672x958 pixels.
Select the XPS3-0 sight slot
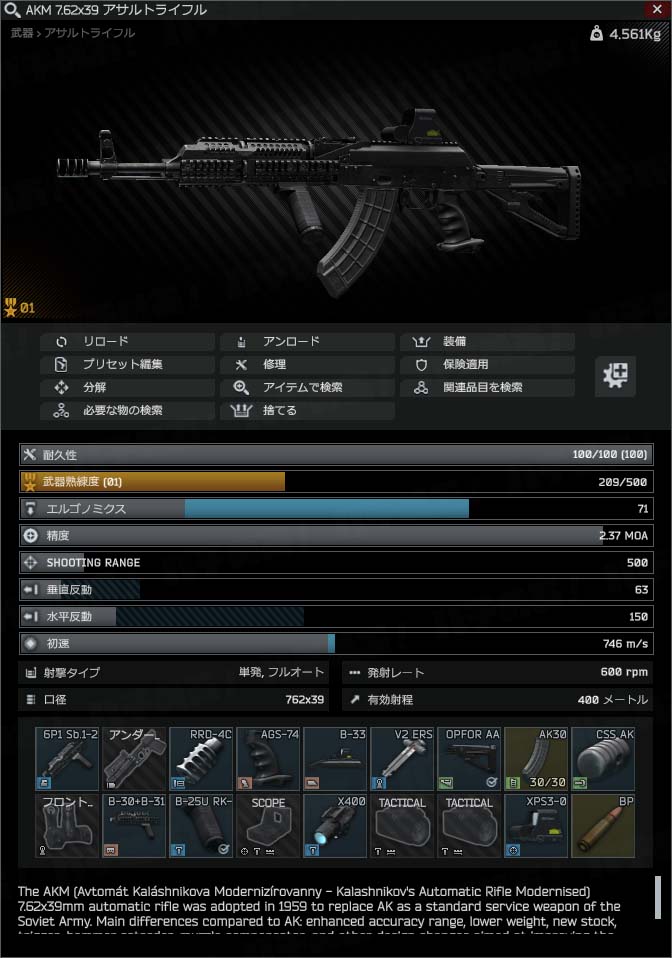536,825
